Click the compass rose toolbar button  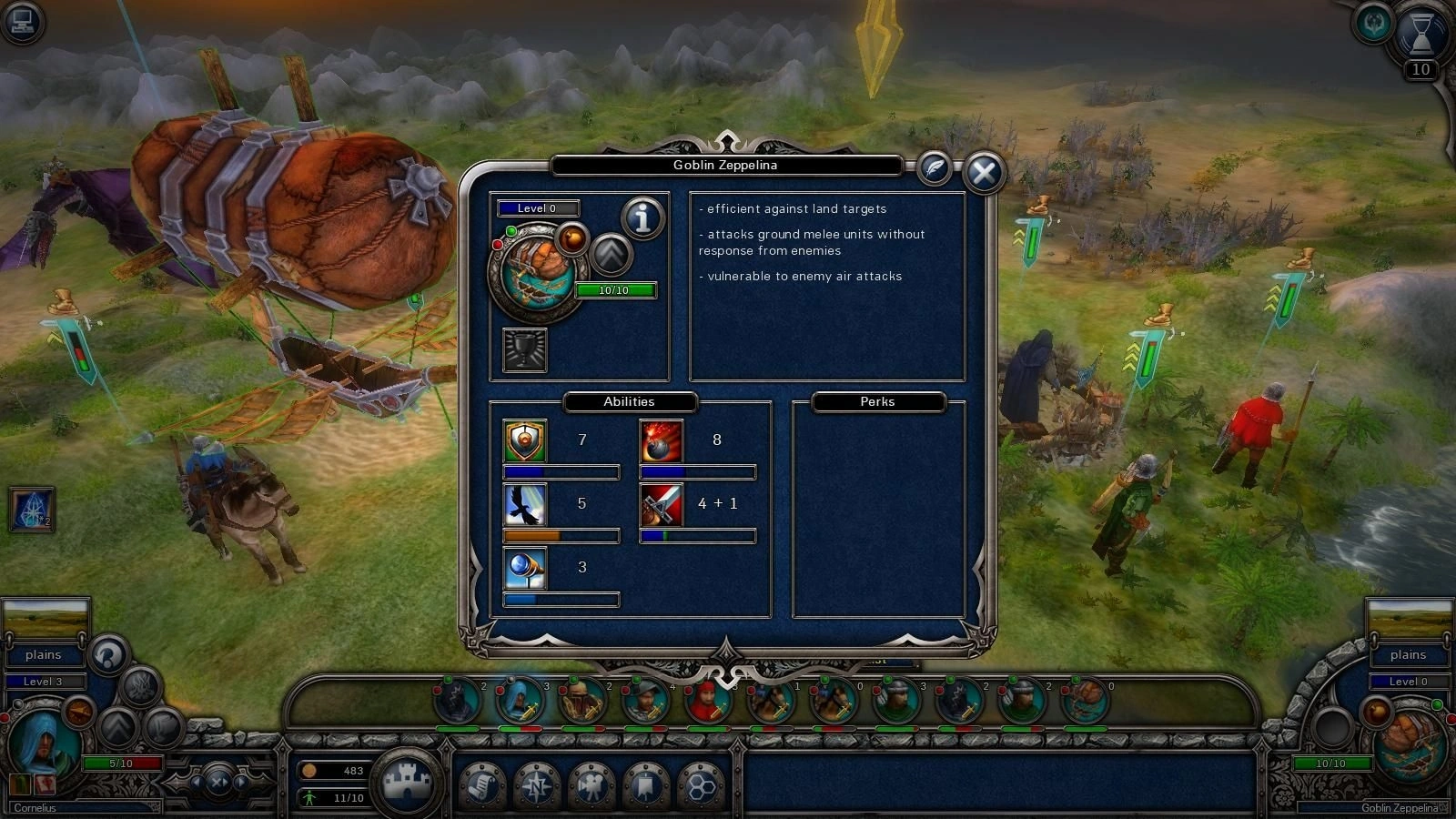[x=536, y=784]
